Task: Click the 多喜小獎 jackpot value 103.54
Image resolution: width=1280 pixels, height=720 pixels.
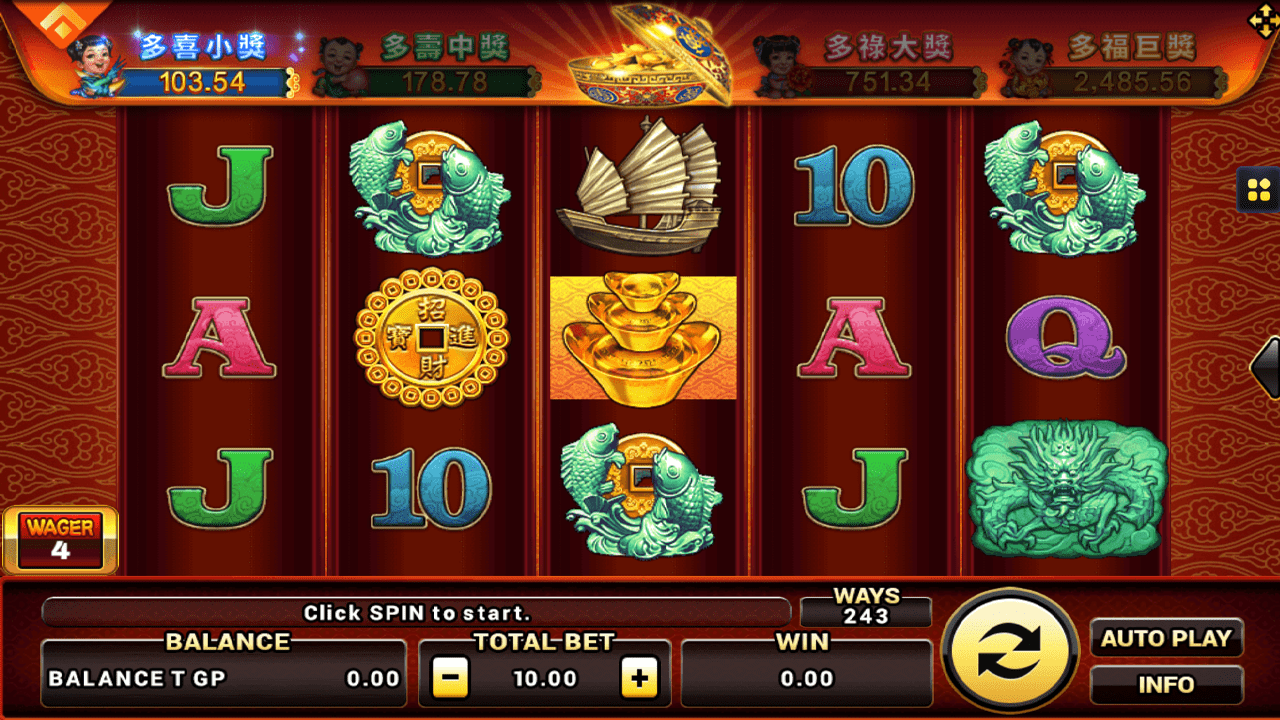Action: pyautogui.click(x=204, y=83)
